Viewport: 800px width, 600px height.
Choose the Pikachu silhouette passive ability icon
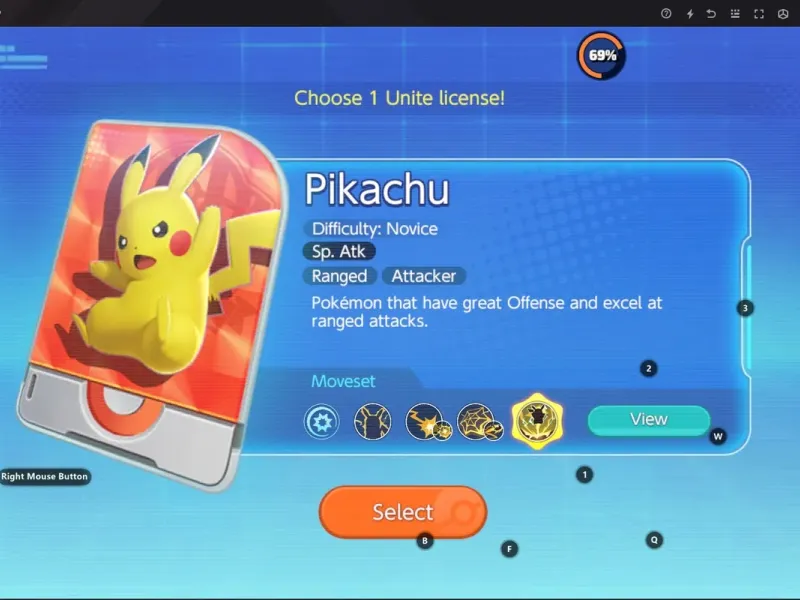pyautogui.click(x=371, y=423)
